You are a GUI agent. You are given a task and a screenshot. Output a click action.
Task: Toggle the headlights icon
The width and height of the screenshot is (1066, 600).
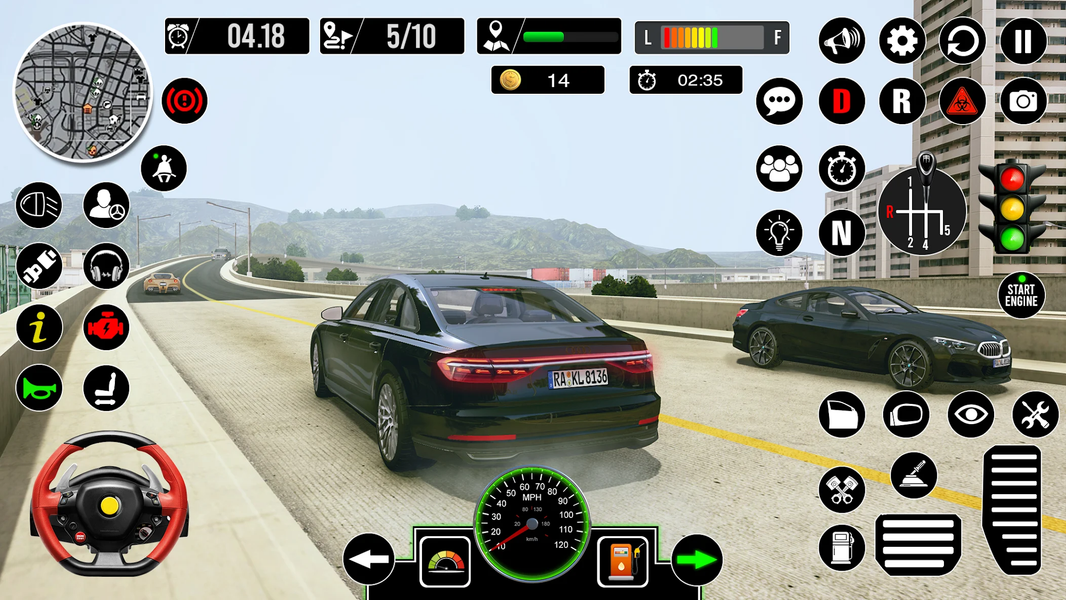pos(39,205)
